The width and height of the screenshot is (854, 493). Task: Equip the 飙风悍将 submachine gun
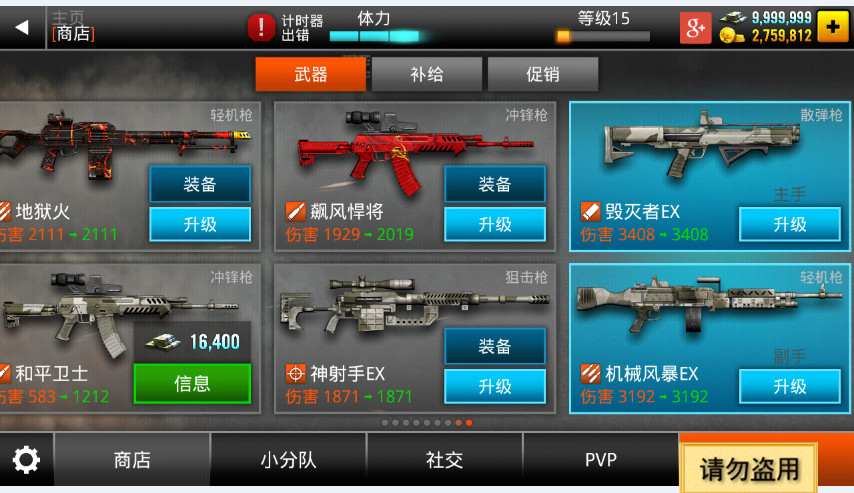click(x=495, y=184)
